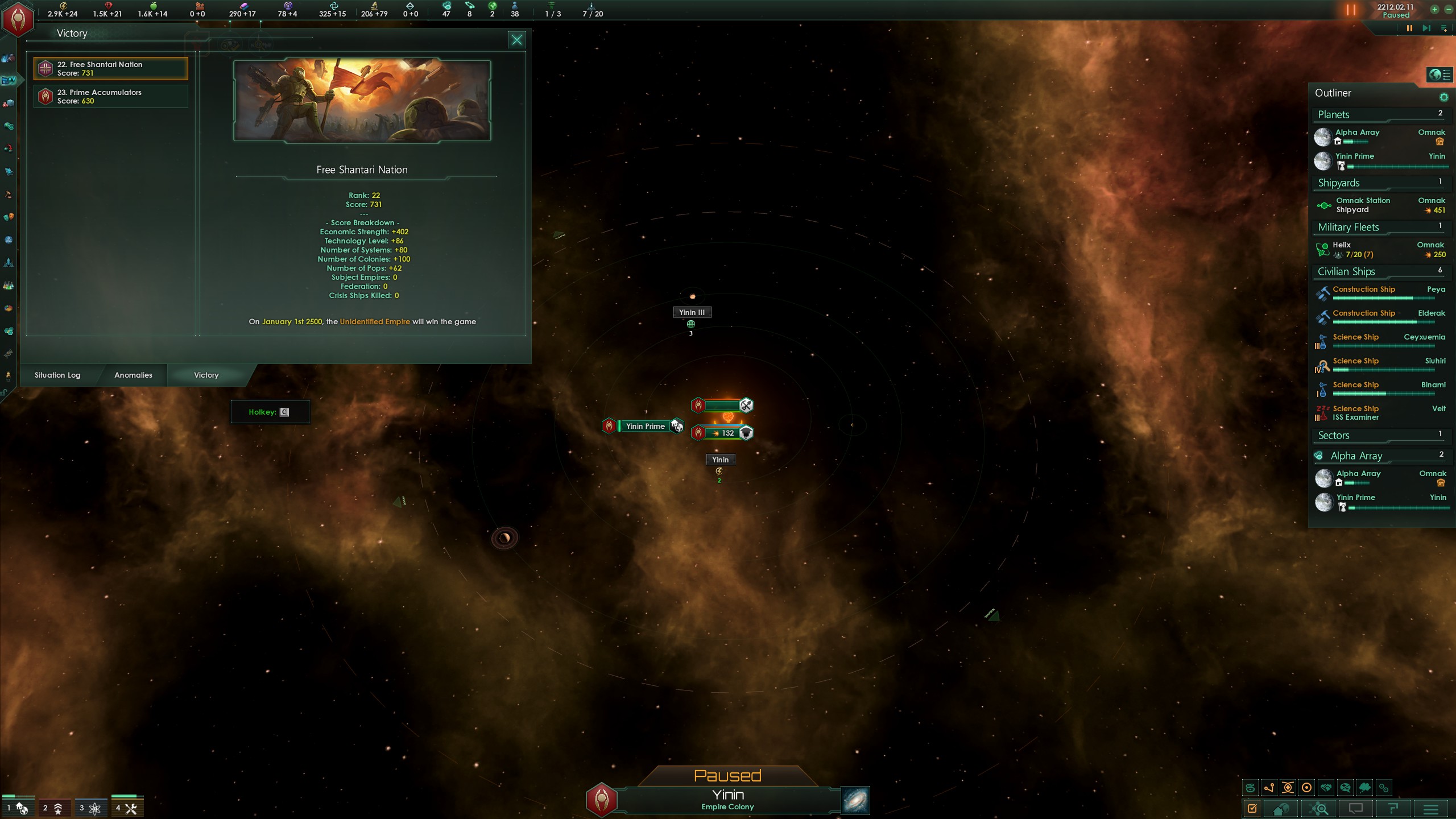1456x819 pixels.
Task: Select the Free Shantari Nation score entry
Action: (x=111, y=69)
